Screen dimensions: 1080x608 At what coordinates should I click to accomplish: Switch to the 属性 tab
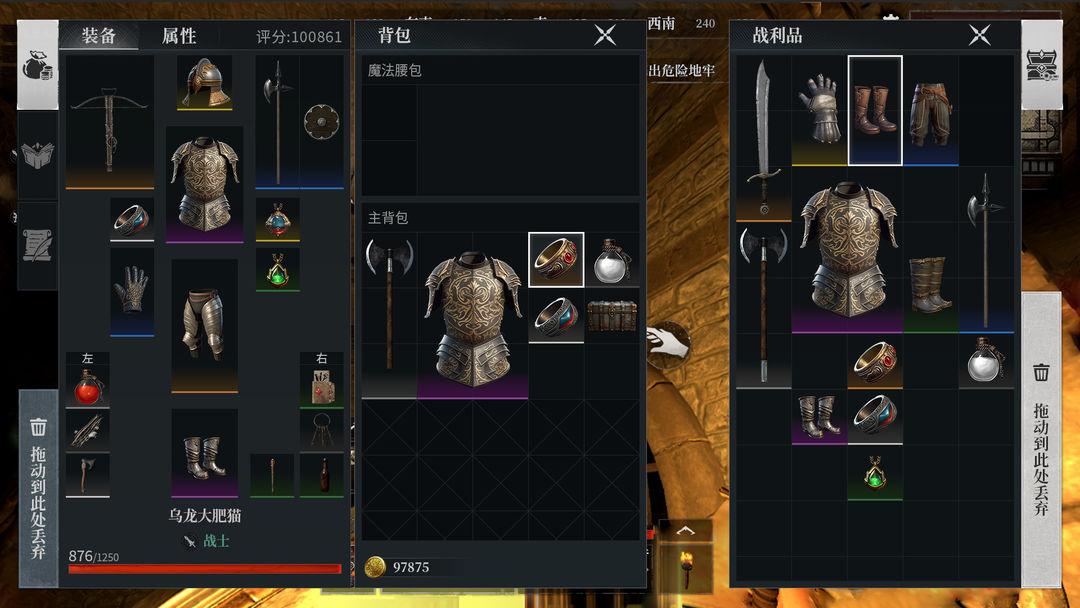click(x=179, y=36)
